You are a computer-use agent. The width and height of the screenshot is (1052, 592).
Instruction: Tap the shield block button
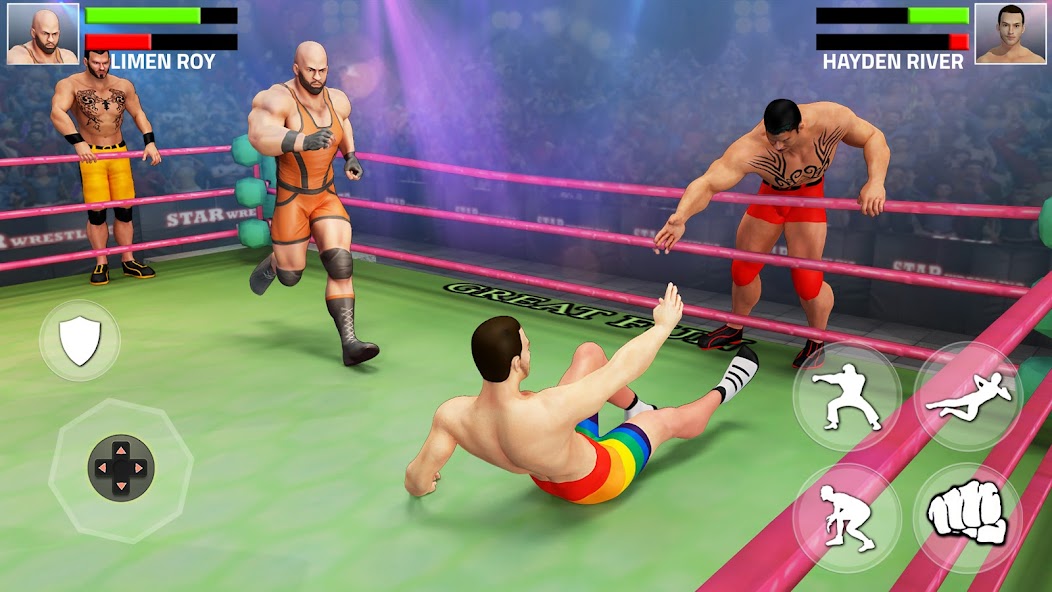click(x=79, y=341)
